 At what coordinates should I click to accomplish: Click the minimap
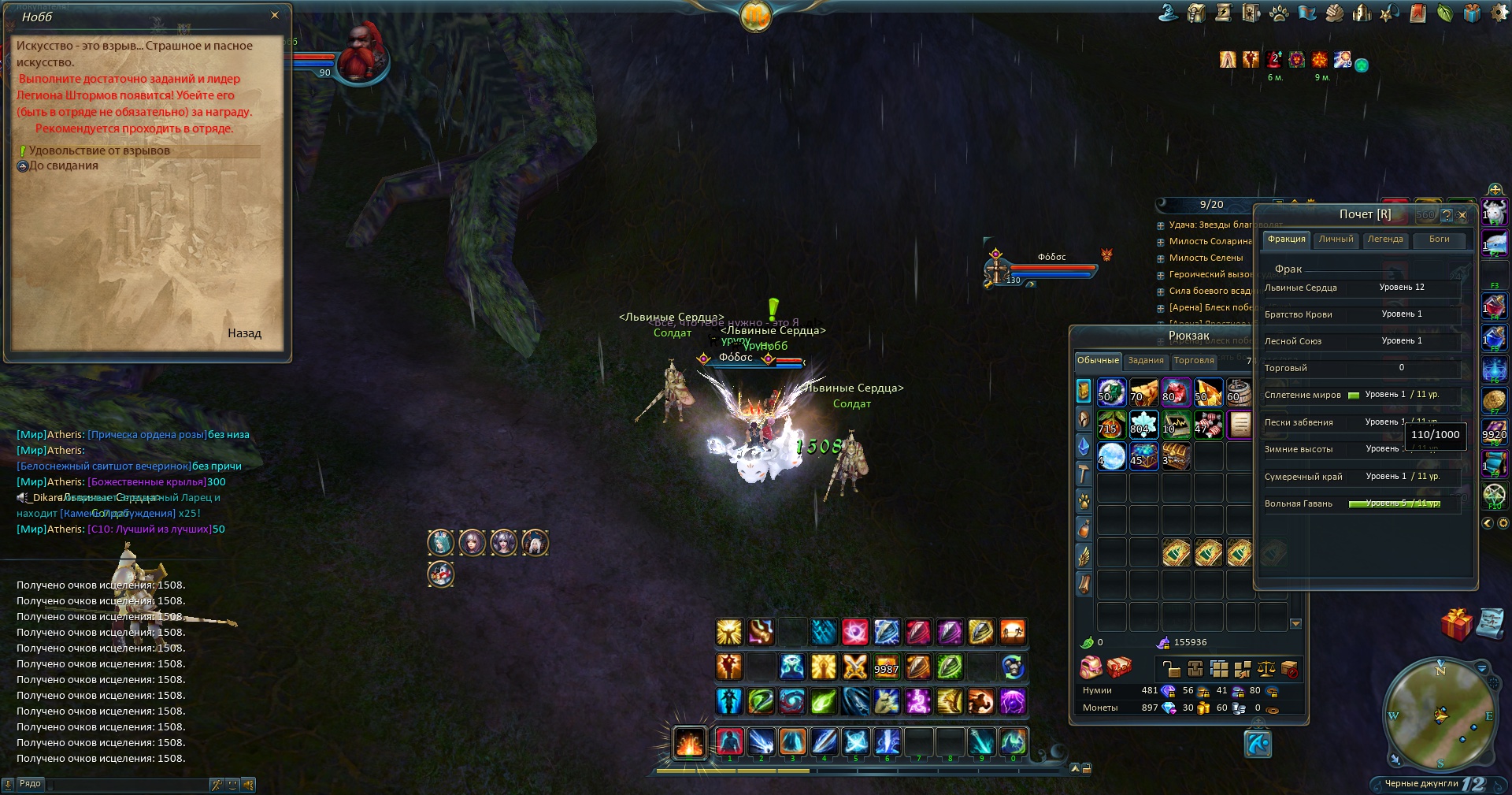[x=1440, y=715]
